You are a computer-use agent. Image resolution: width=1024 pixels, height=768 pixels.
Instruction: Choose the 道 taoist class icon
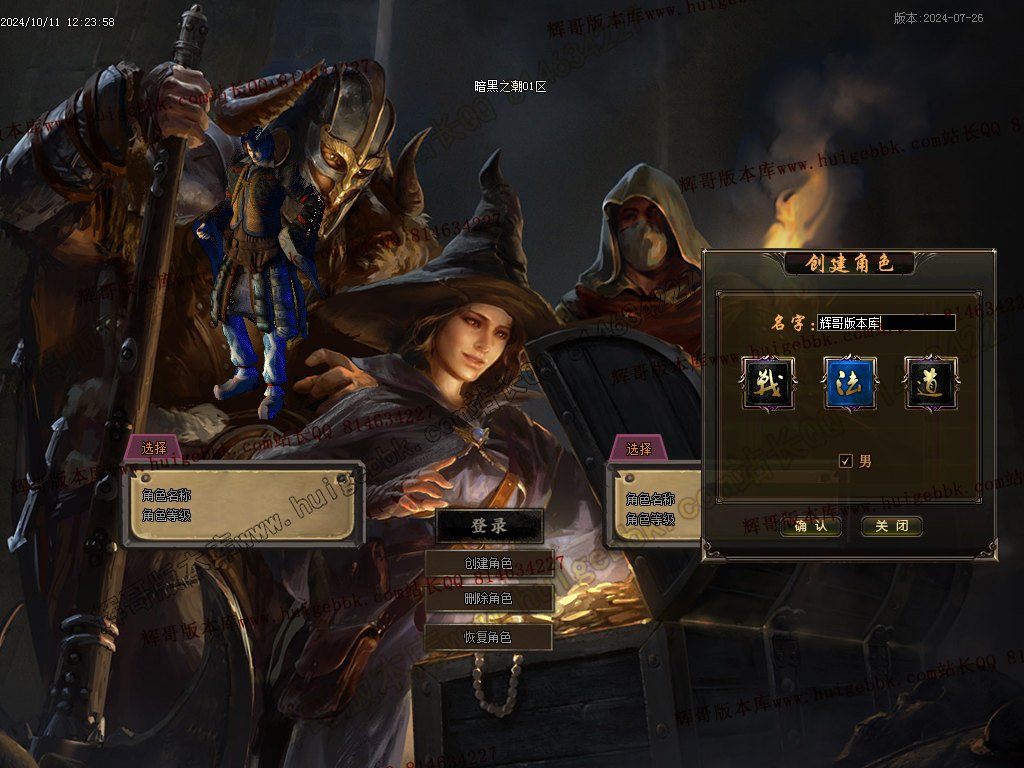(931, 383)
